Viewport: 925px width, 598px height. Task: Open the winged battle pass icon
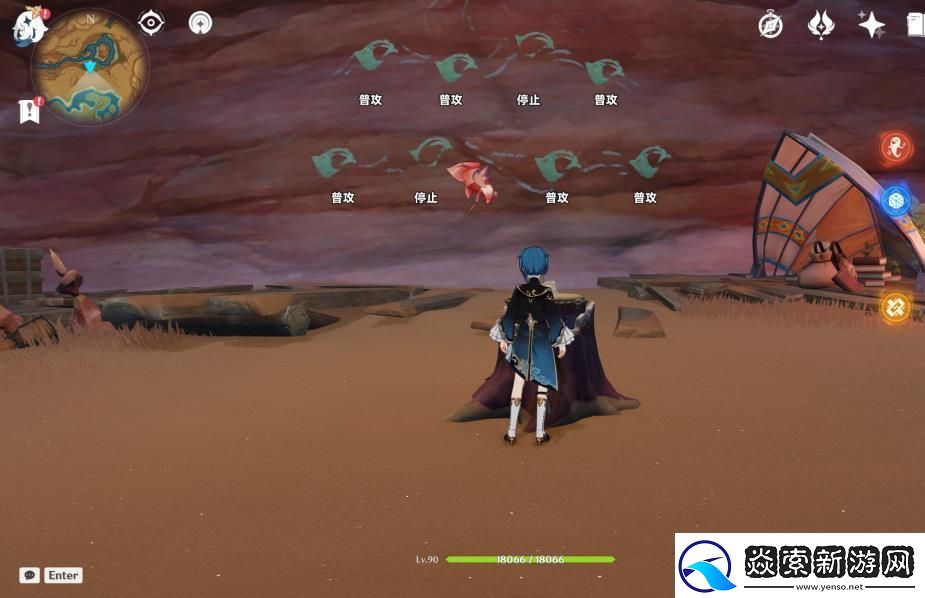(x=821, y=25)
